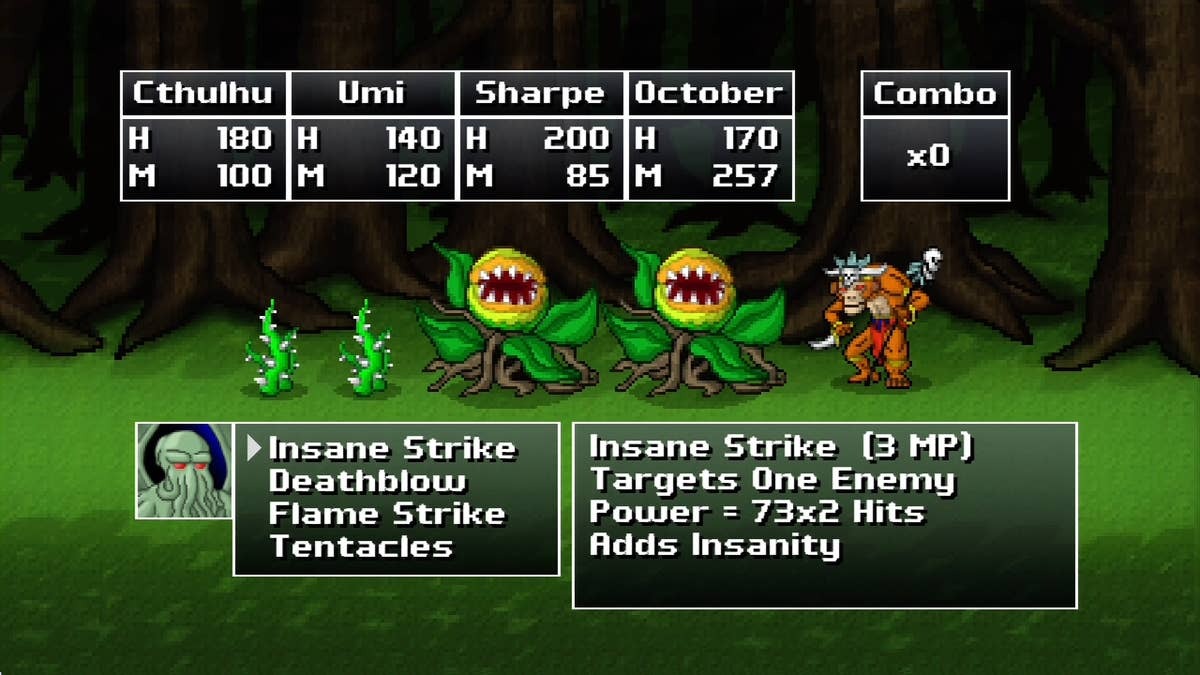Select October's party status panel
The width and height of the screenshot is (1200, 675).
pos(709,136)
